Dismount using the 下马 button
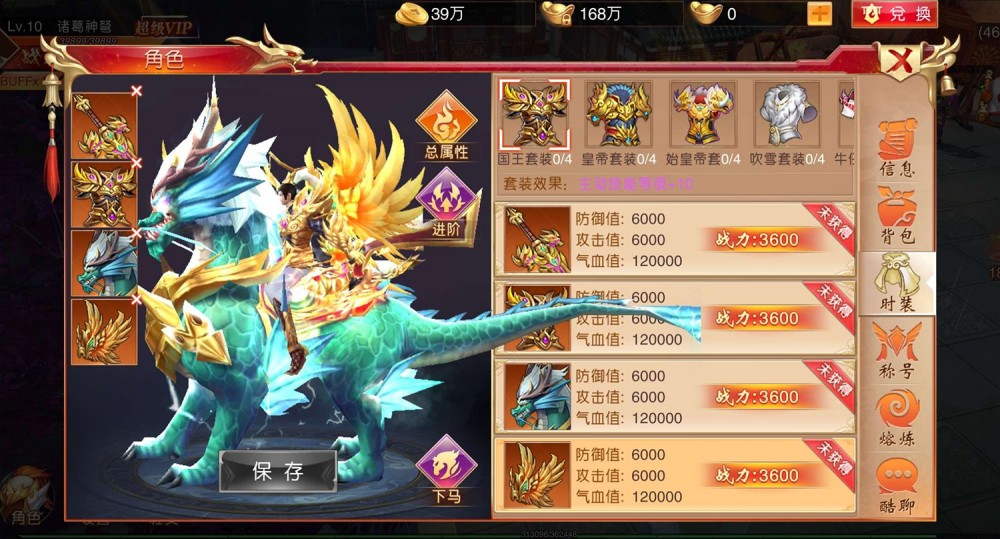This screenshot has height=539, width=1000. click(446, 471)
